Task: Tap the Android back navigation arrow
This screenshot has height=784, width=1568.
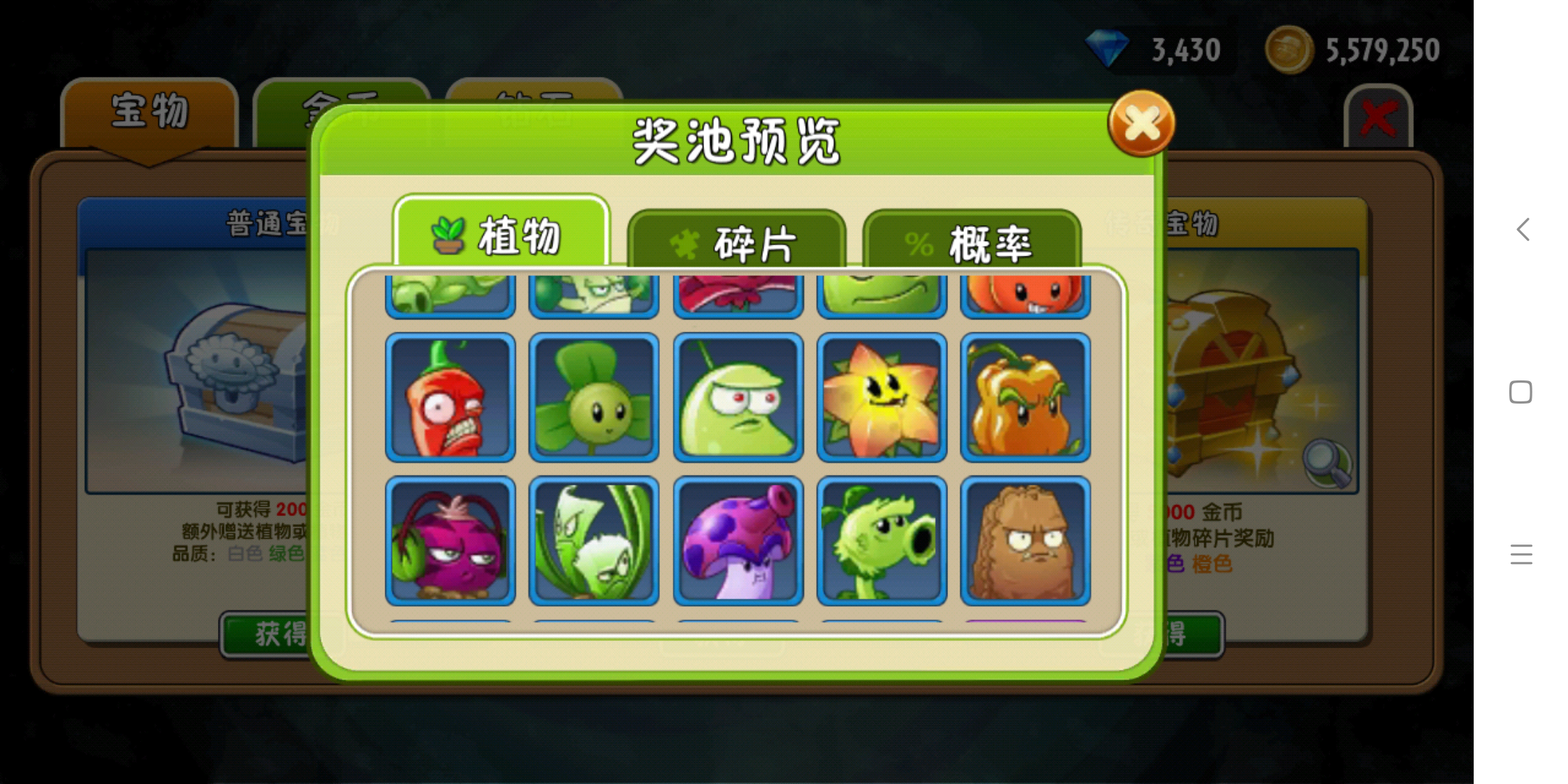Action: pyautogui.click(x=1522, y=229)
